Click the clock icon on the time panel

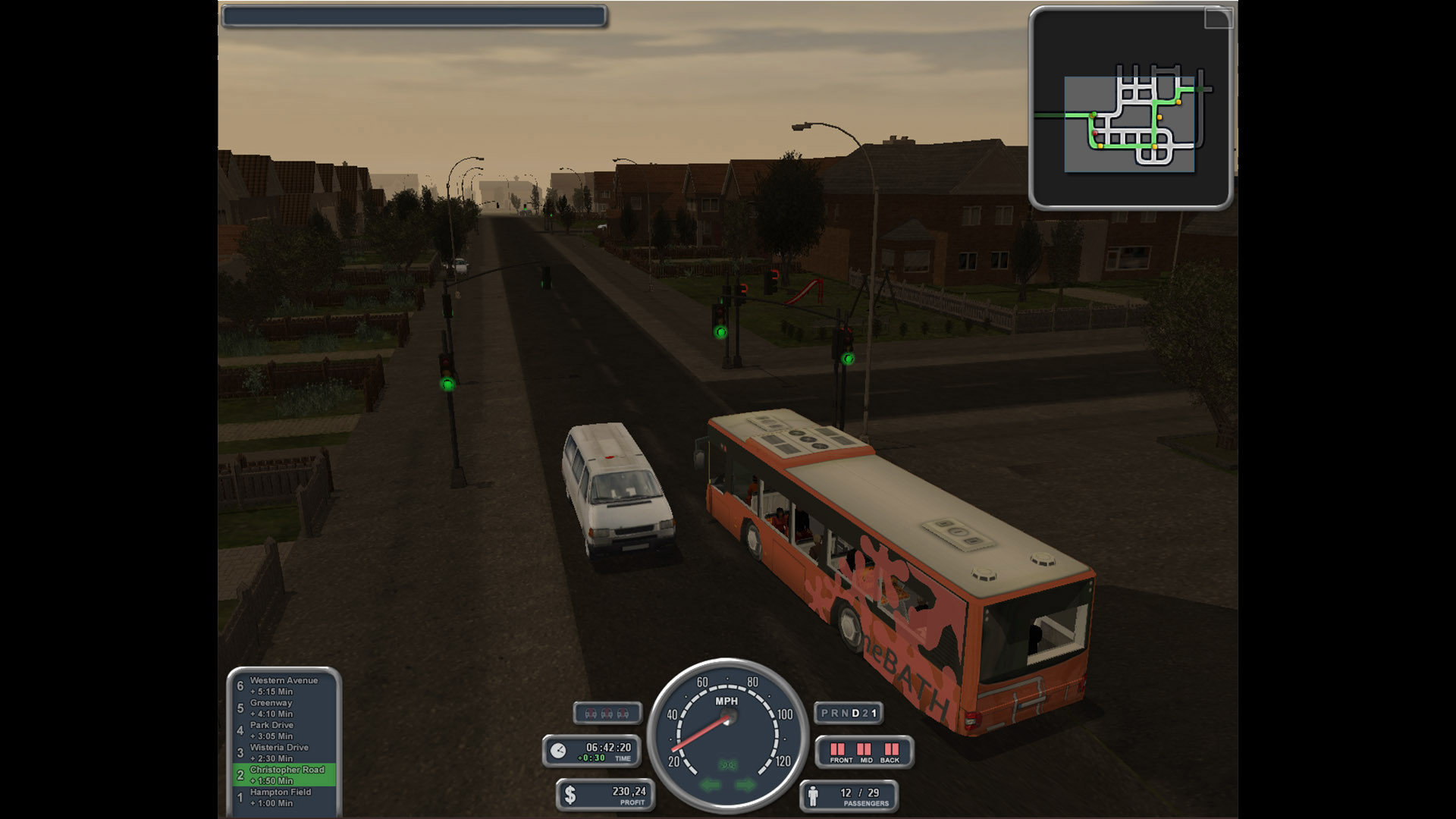560,749
